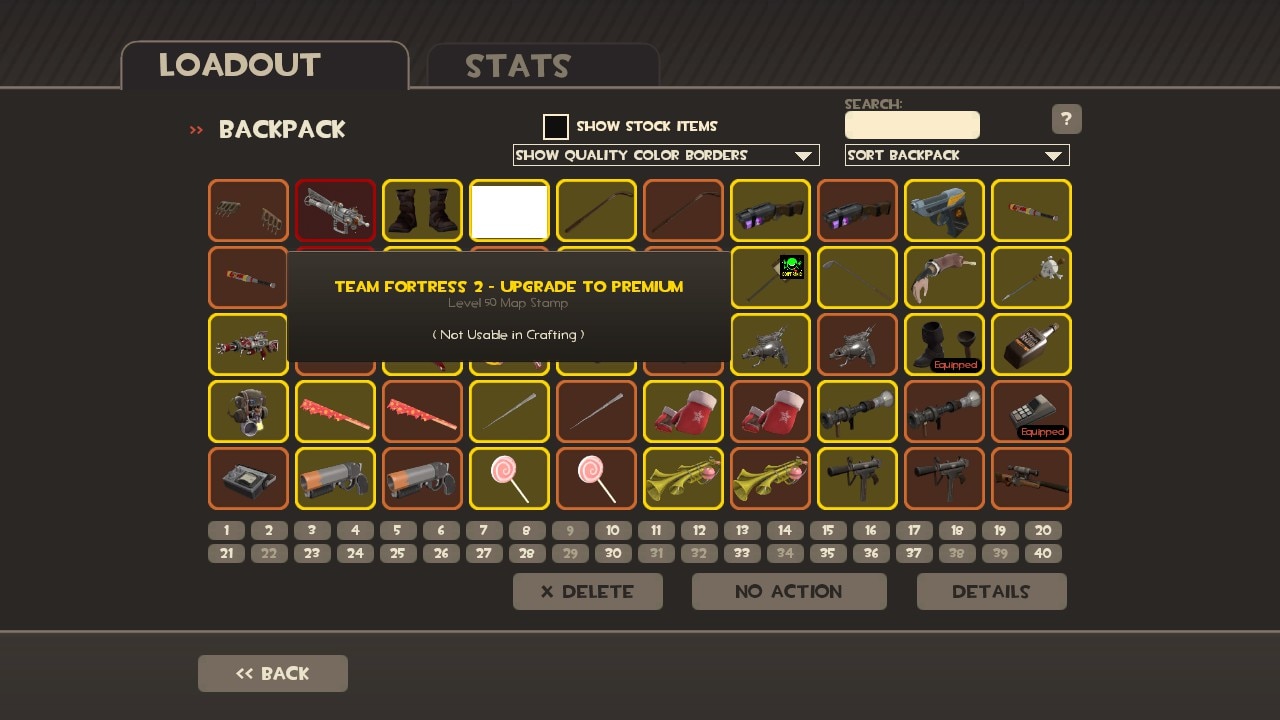The height and width of the screenshot is (720, 1280).
Task: Go to backpack page 40
Action: pyautogui.click(x=1043, y=553)
